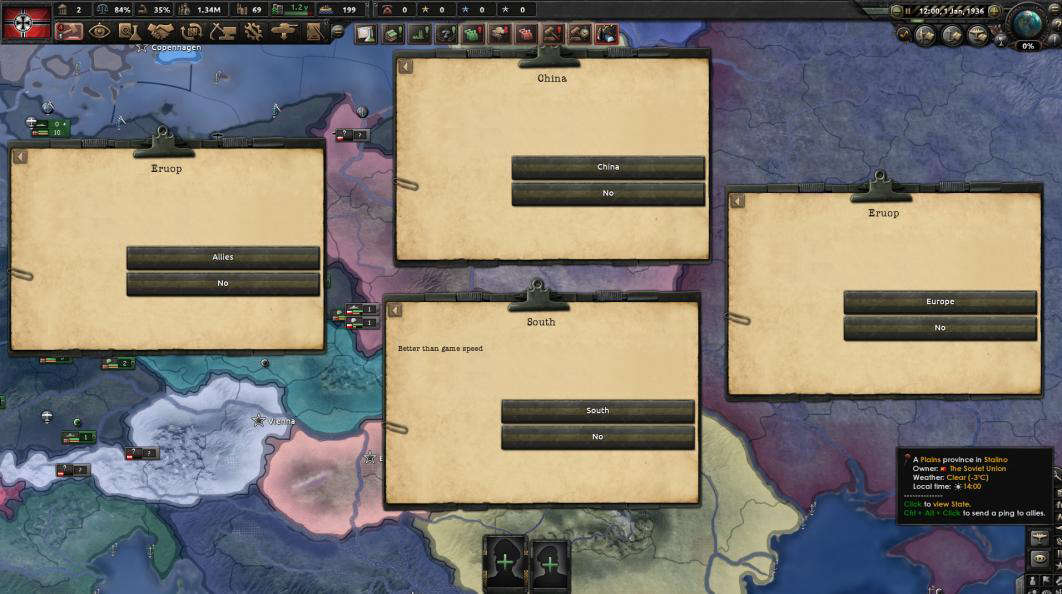The height and width of the screenshot is (594, 1062).
Task: Click No under the Allies button
Action: click(x=223, y=284)
